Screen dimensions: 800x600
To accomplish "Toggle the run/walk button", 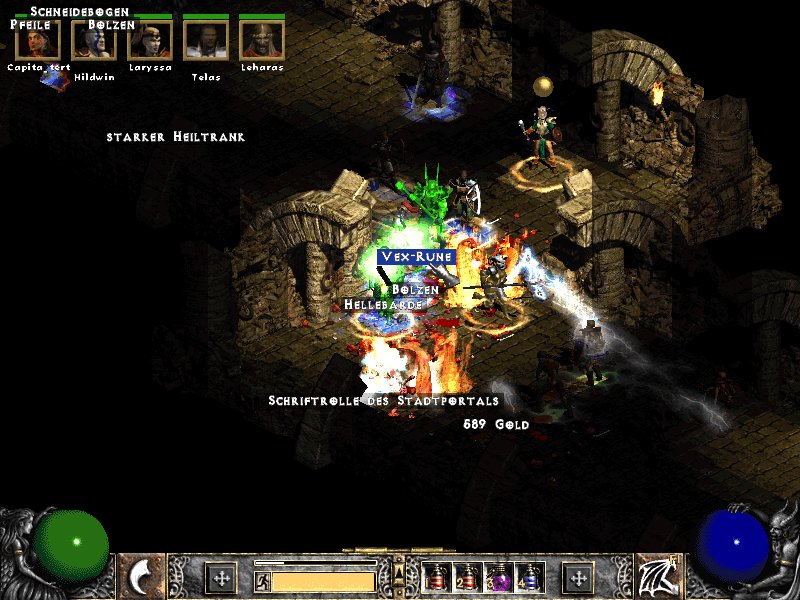I will (x=262, y=579).
